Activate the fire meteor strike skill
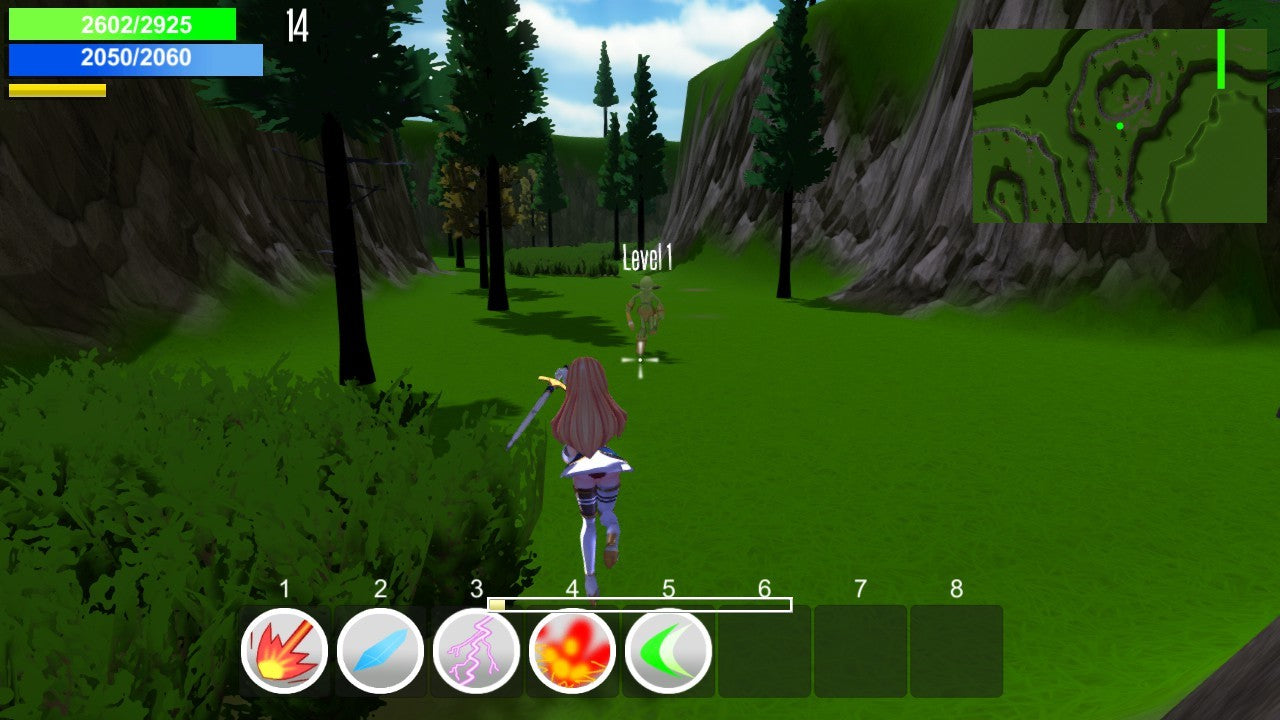Image resolution: width=1280 pixels, height=720 pixels. [284, 651]
